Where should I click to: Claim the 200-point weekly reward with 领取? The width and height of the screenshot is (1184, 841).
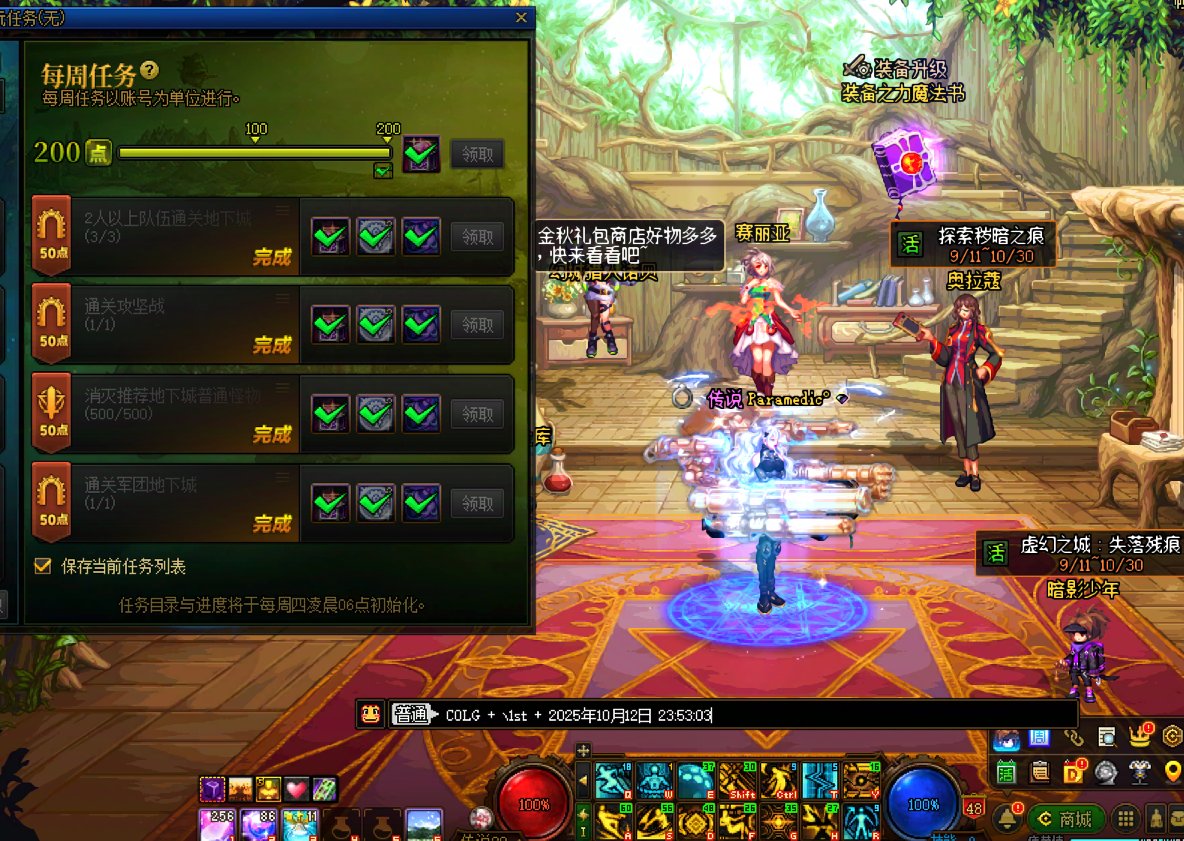(x=477, y=154)
